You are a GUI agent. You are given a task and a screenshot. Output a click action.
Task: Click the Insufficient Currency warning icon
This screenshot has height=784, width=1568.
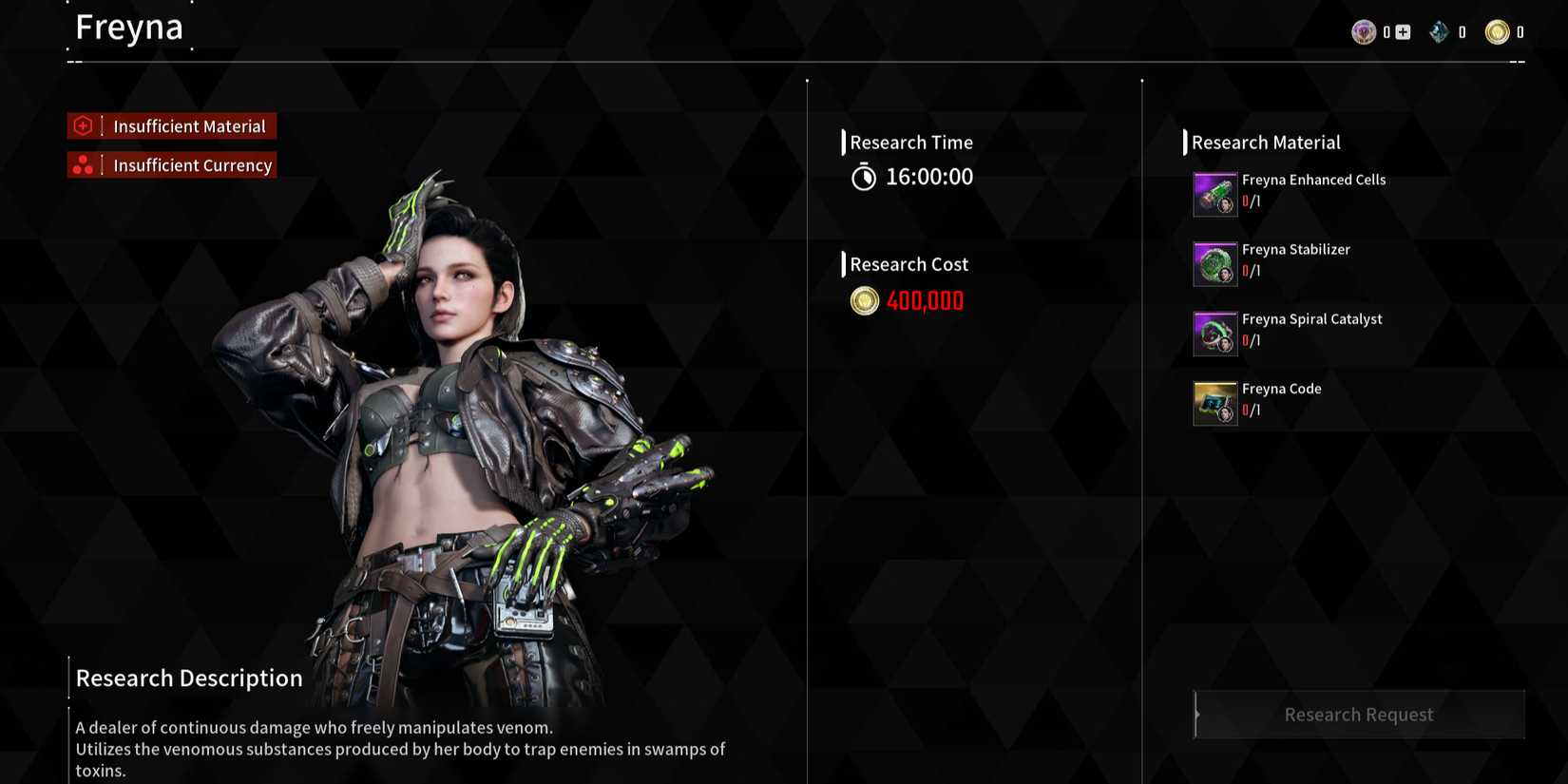point(84,164)
